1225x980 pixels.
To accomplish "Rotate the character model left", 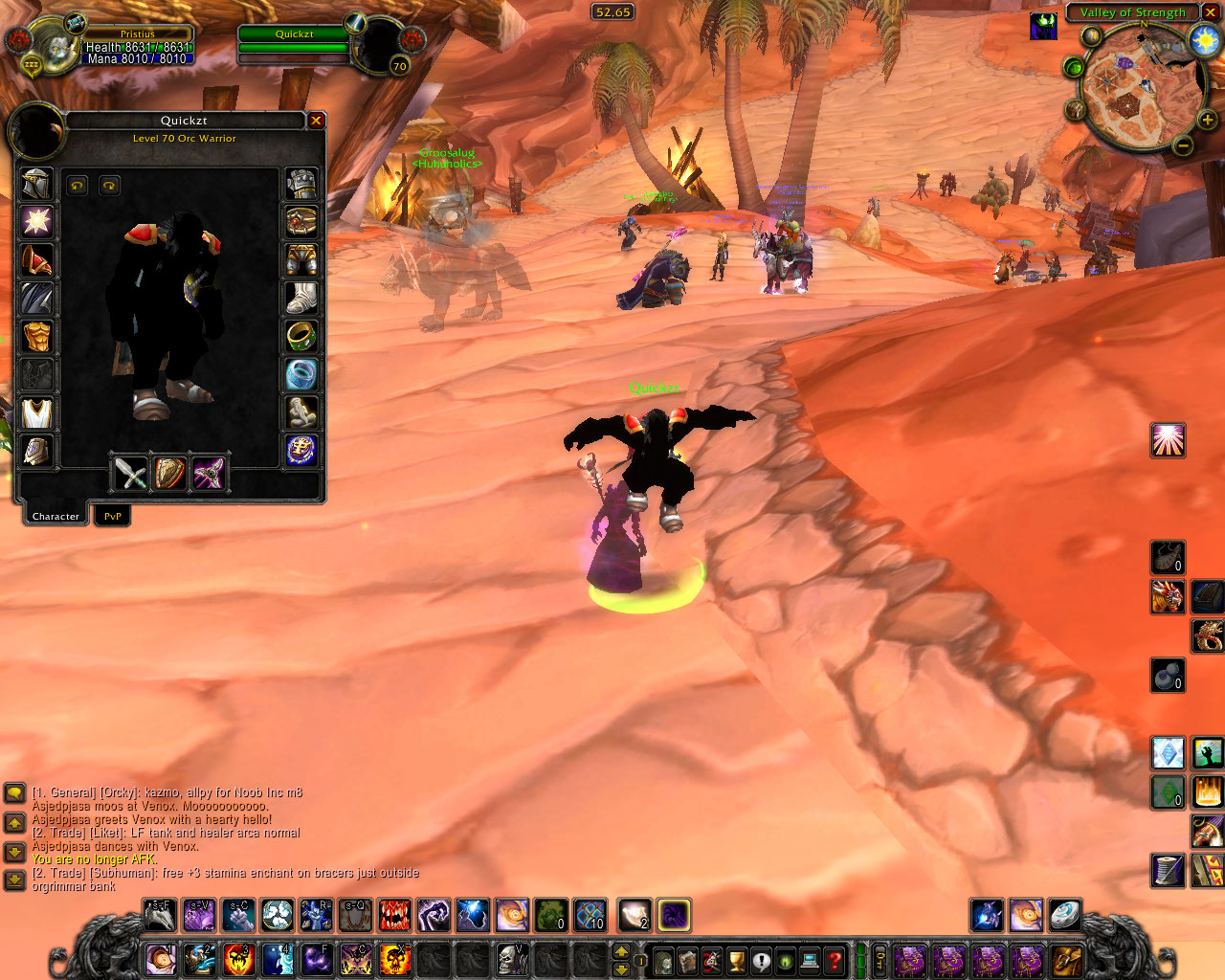I will (78, 186).
